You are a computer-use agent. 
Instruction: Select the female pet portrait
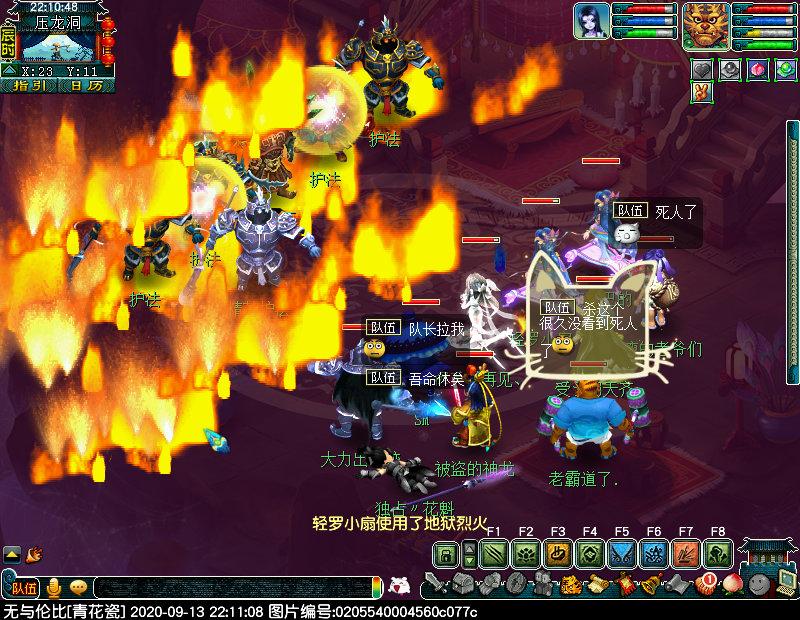coord(591,22)
